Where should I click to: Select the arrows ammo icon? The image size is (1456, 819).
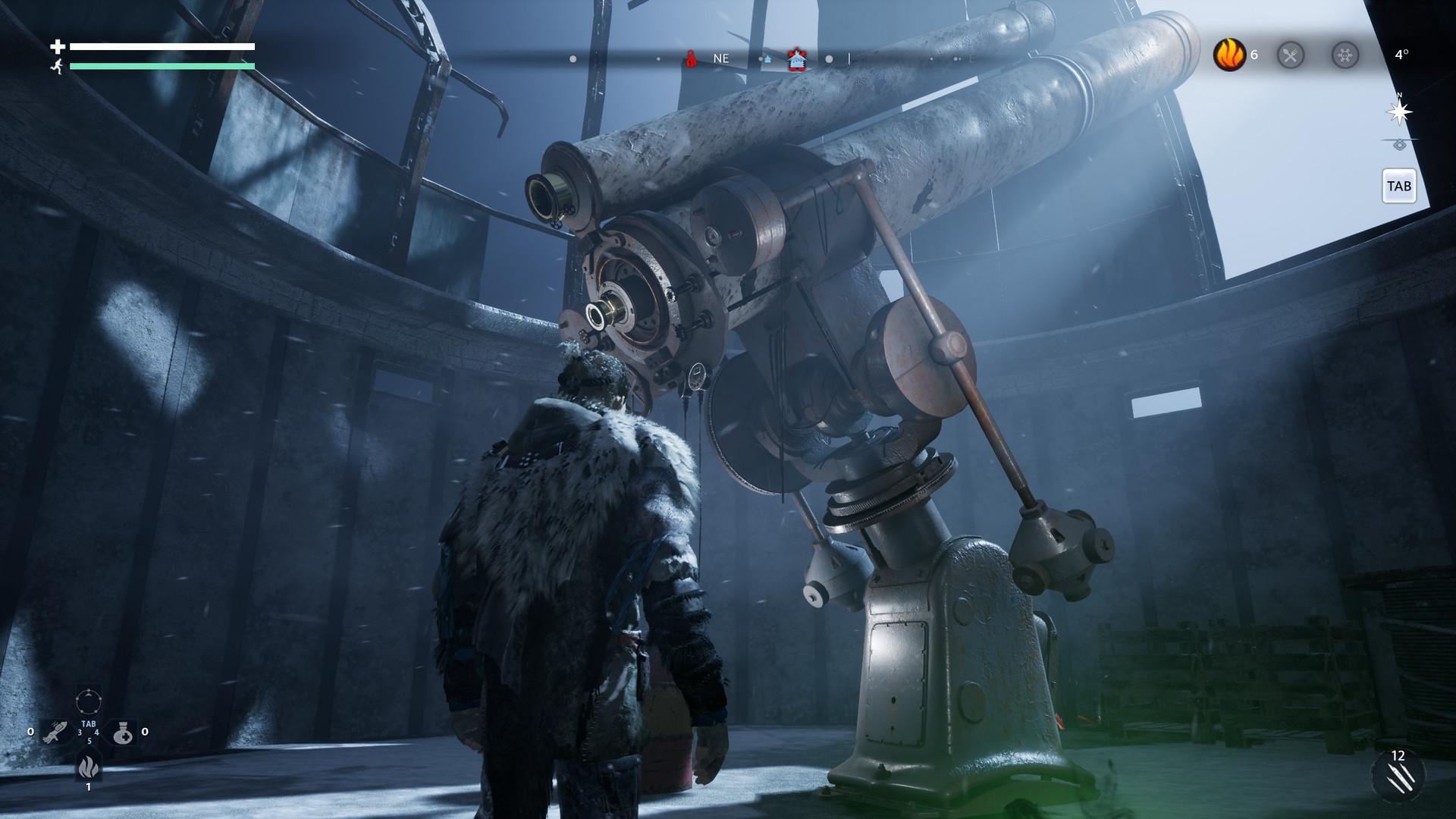click(x=1398, y=775)
